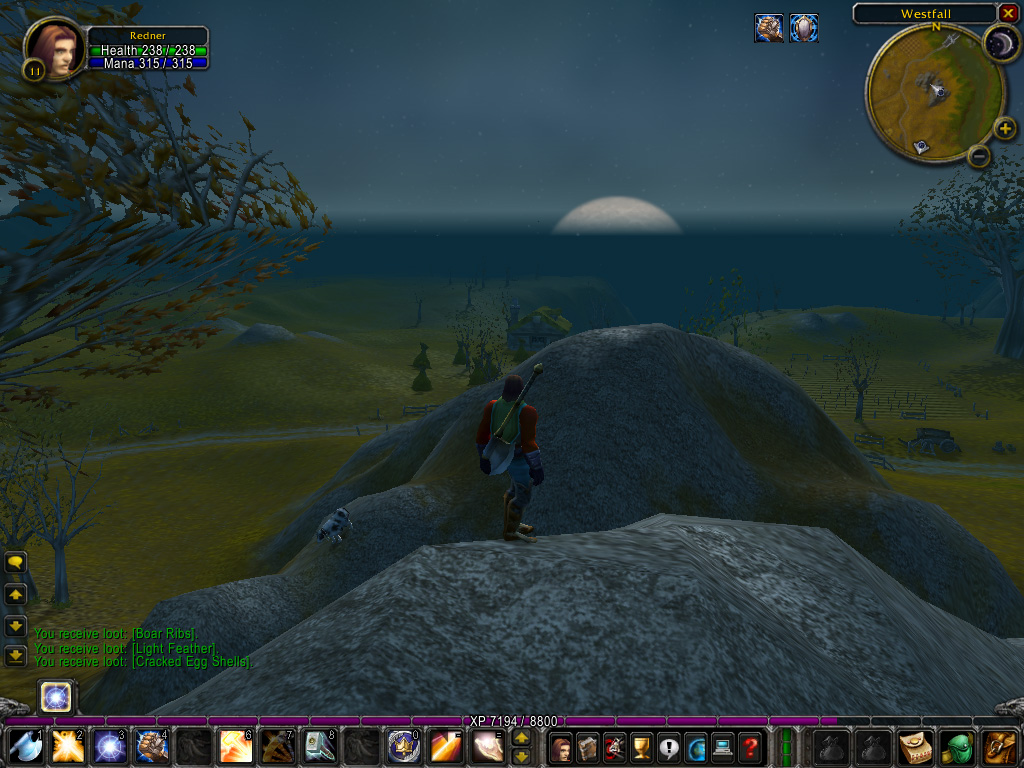Activate the golden hammer ability in slot 6
This screenshot has height=768, width=1024.
point(235,746)
